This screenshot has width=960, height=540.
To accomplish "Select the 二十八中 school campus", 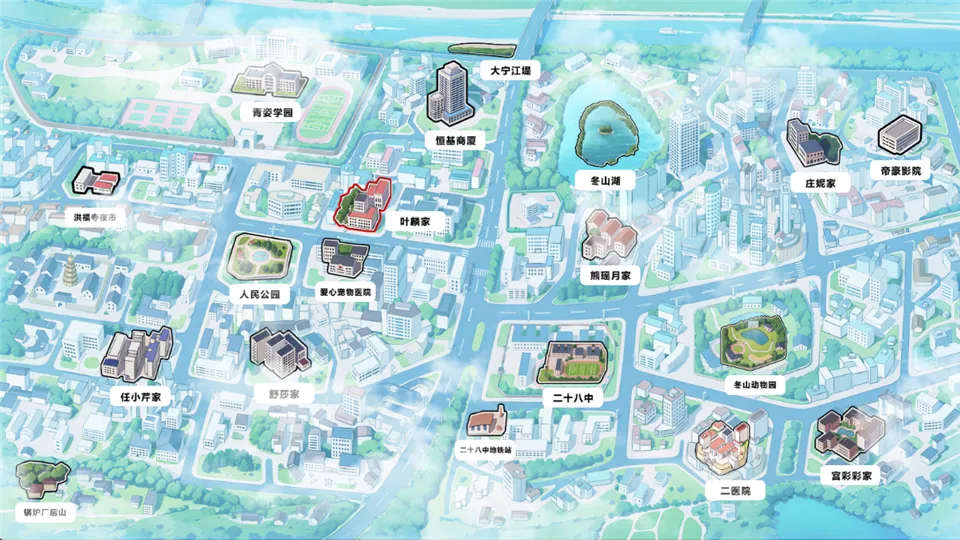I will coord(573,362).
